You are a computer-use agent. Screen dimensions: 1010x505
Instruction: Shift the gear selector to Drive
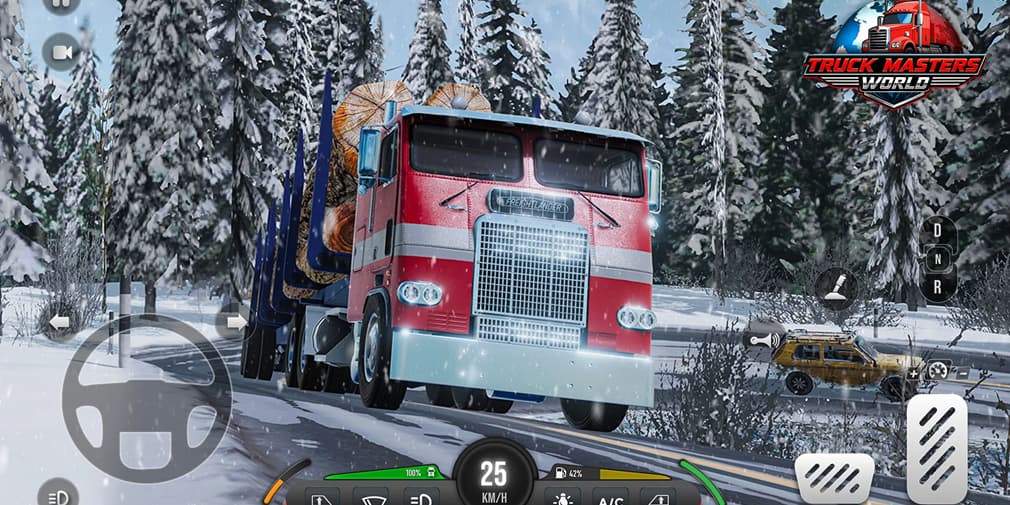coord(937,232)
